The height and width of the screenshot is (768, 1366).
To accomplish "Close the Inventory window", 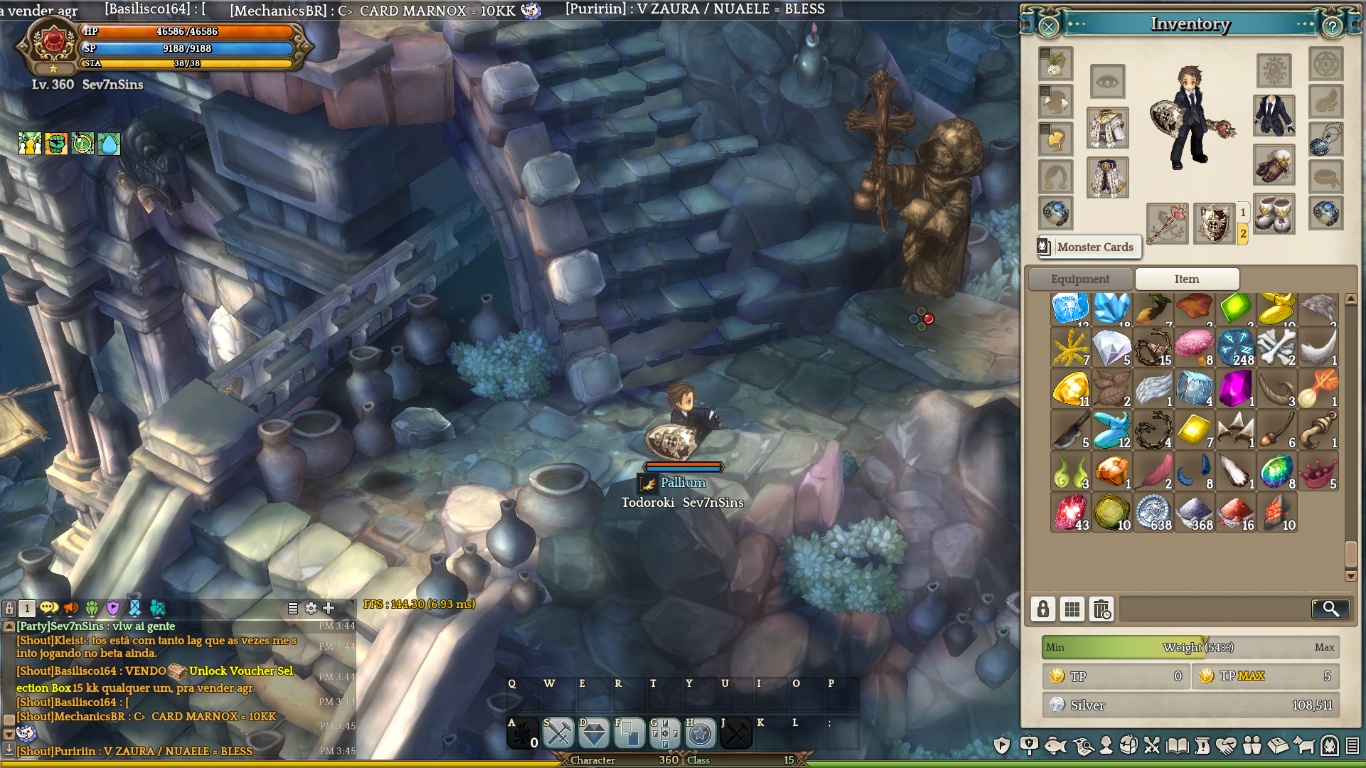I will click(1048, 26).
